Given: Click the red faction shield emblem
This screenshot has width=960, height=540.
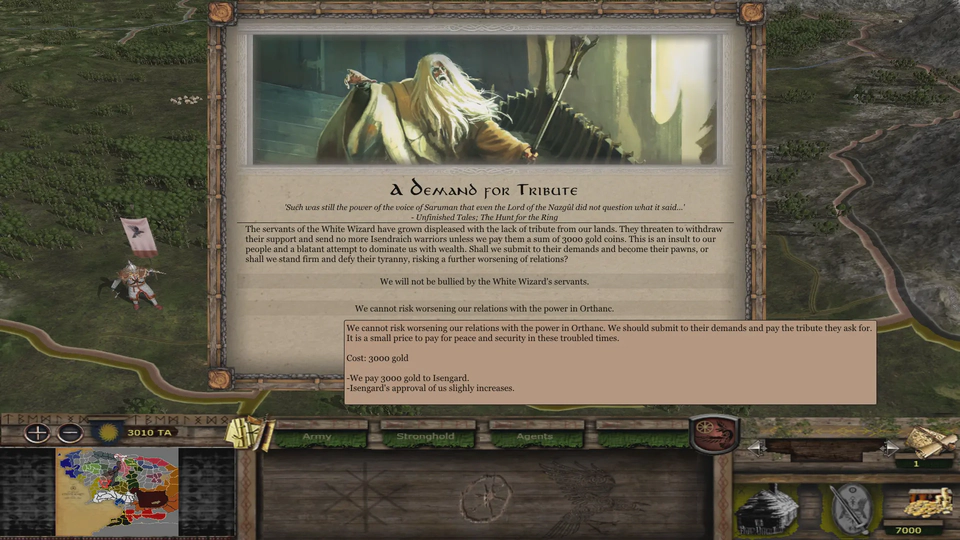Looking at the screenshot, I should (x=714, y=433).
